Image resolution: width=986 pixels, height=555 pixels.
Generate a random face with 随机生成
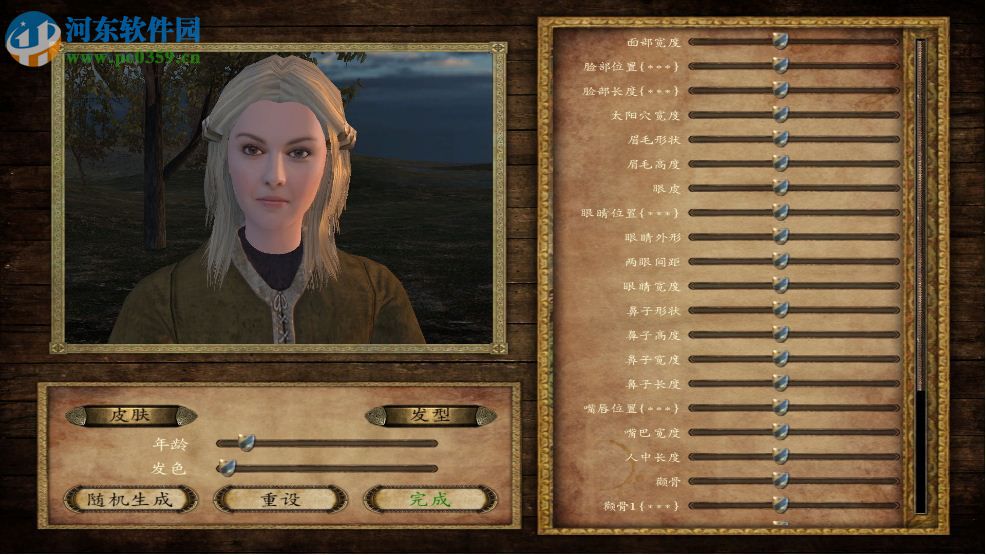131,498
